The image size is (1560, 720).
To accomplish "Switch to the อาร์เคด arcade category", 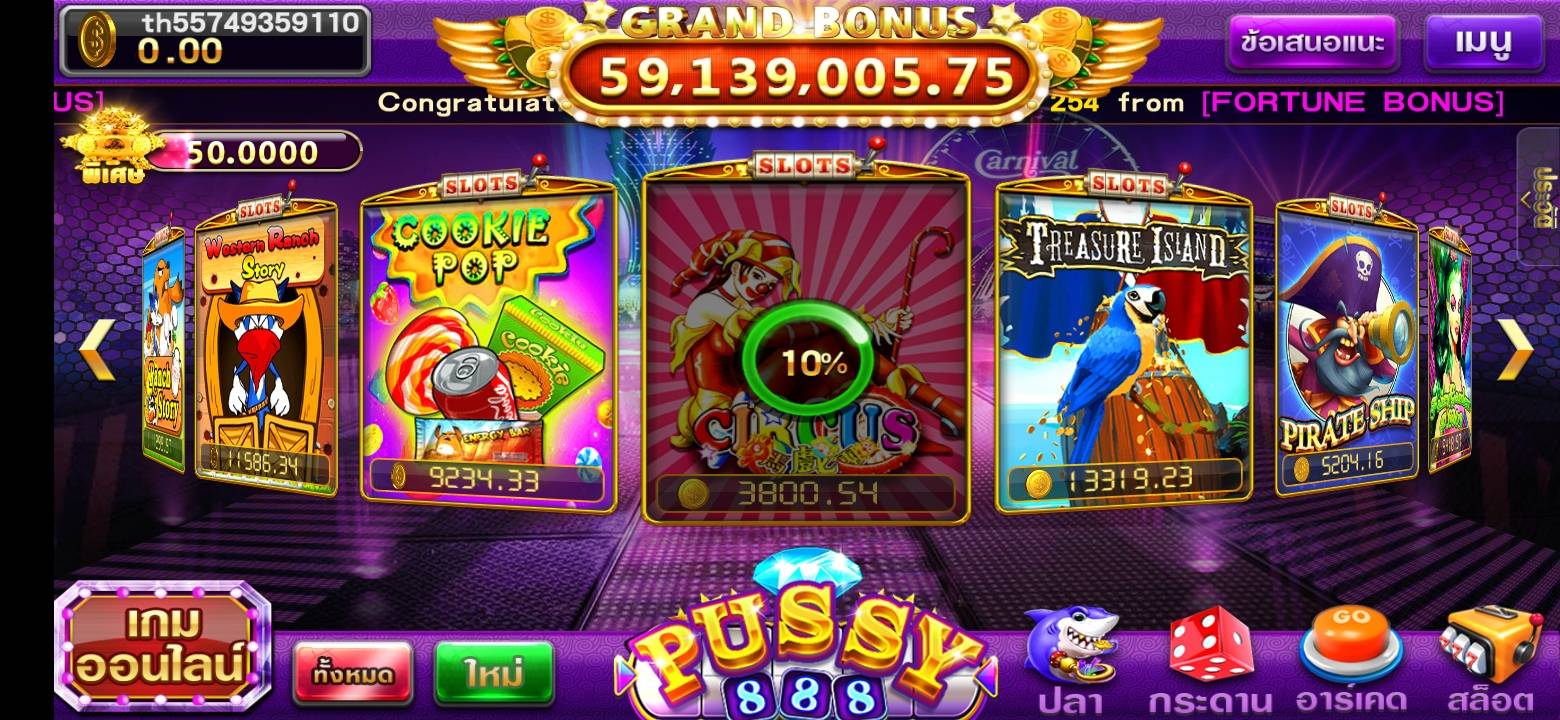I will pyautogui.click(x=1350, y=660).
